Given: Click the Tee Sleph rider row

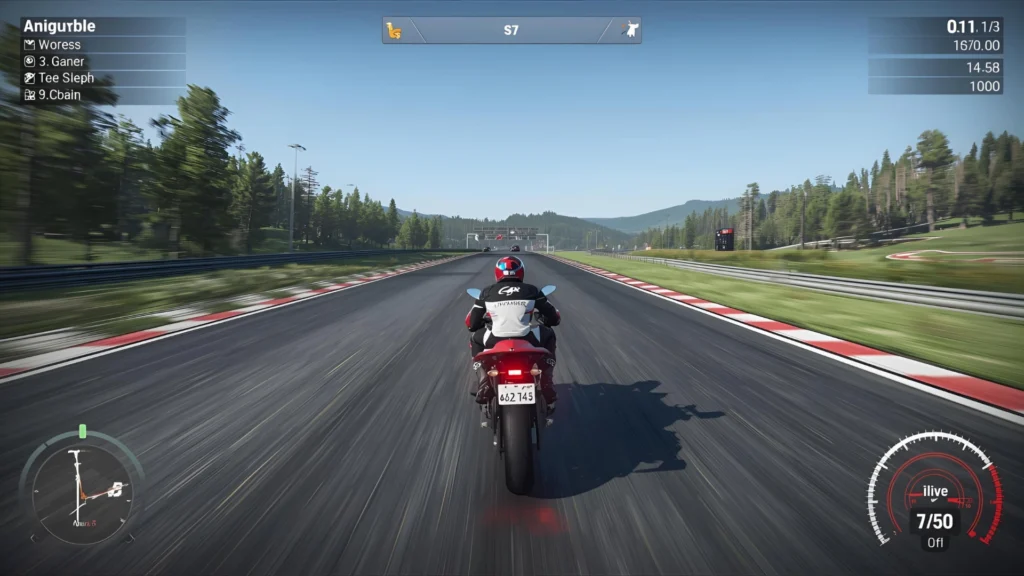Looking at the screenshot, I should tap(100, 78).
